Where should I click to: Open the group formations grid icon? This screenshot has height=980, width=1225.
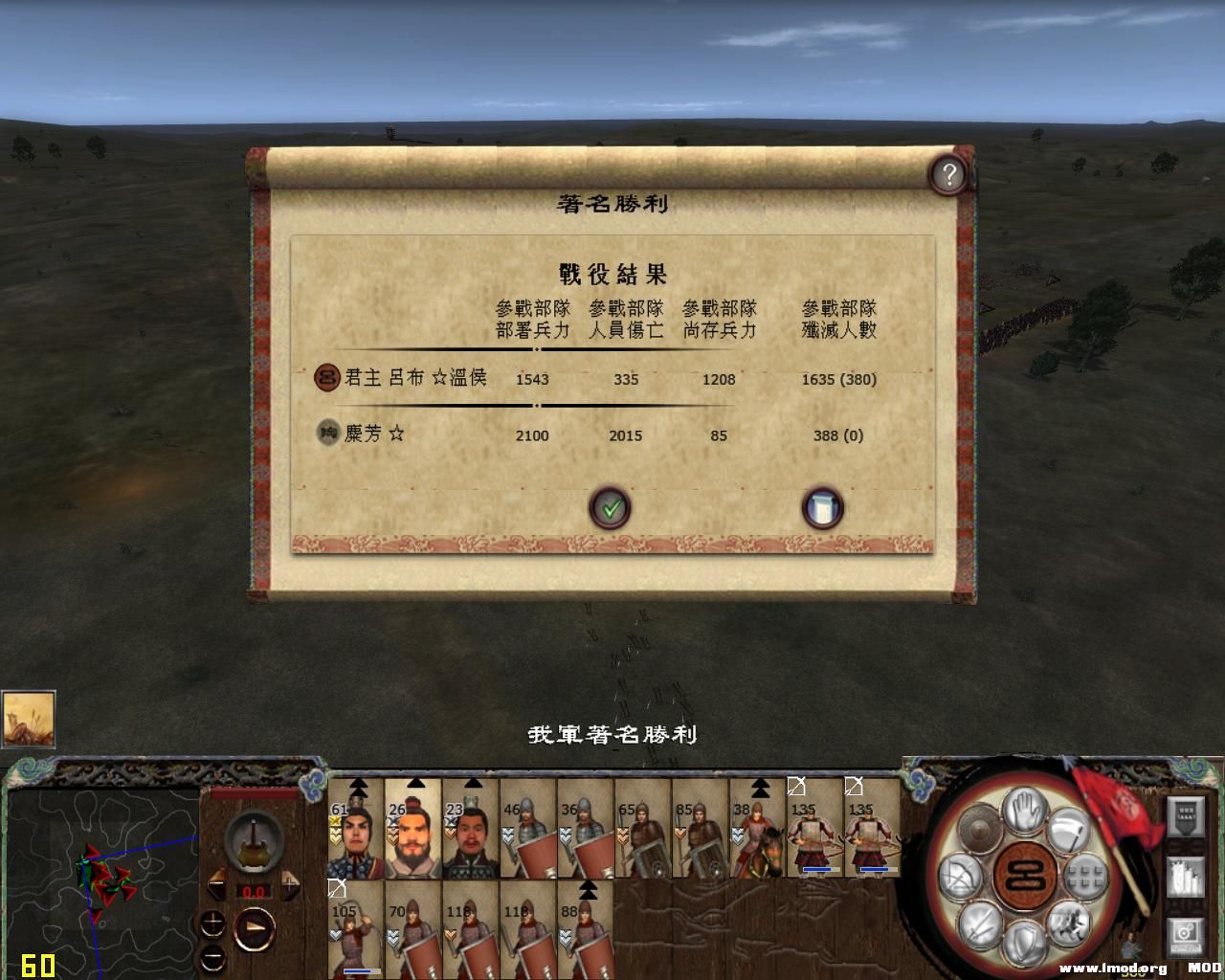click(x=1084, y=875)
